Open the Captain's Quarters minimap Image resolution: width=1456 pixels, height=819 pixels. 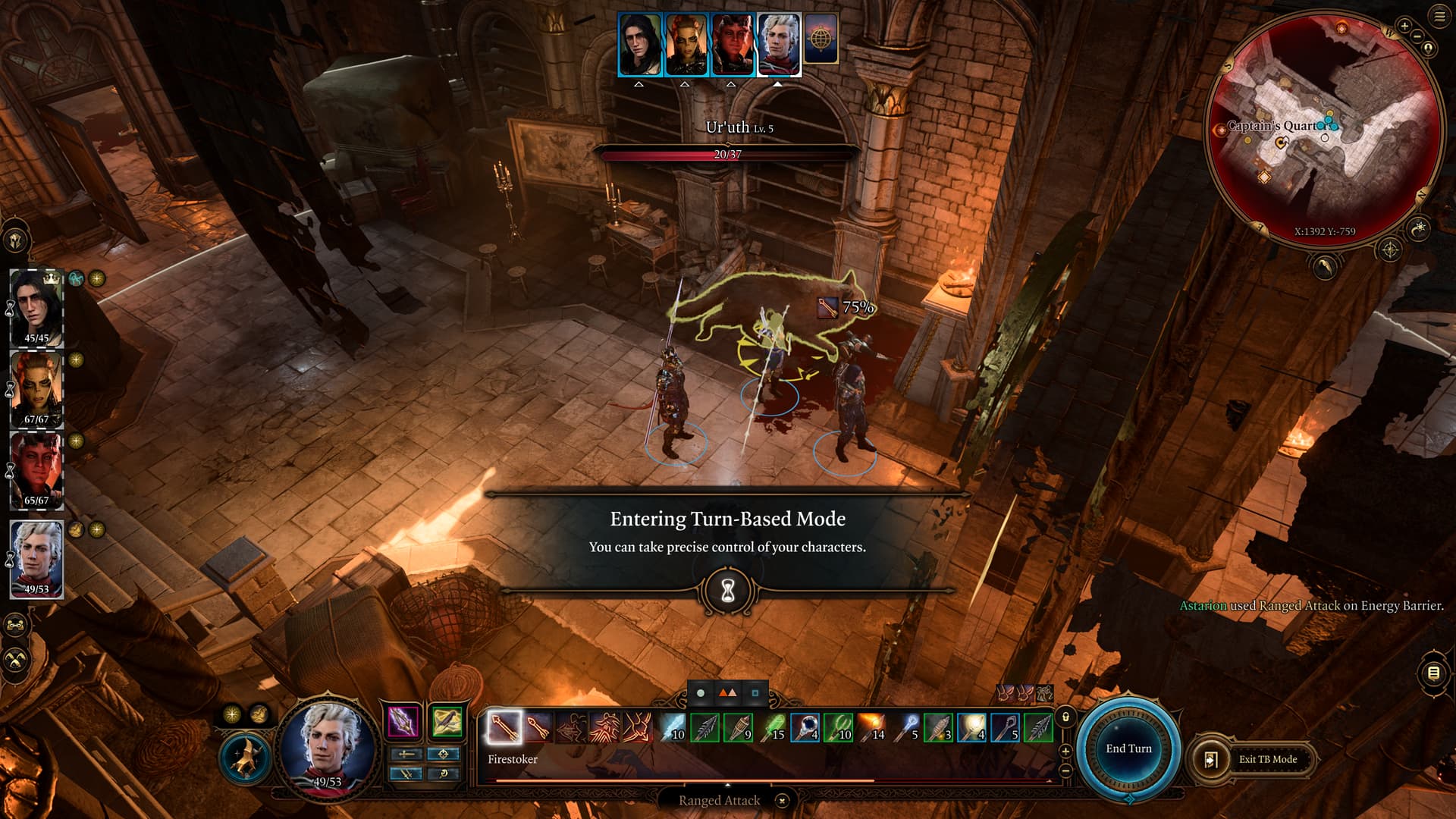point(1323,129)
